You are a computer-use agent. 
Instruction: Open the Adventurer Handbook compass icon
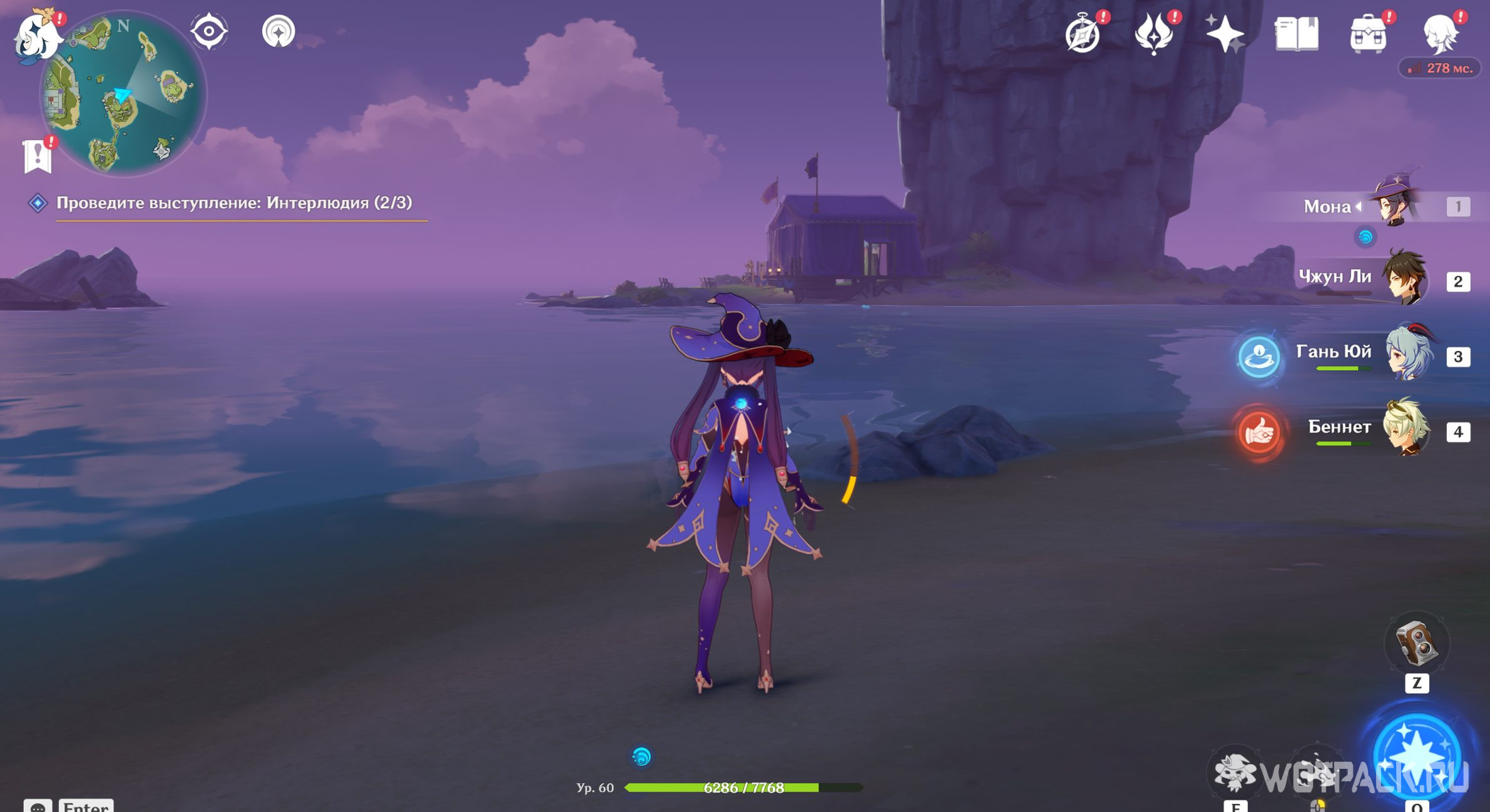pyautogui.click(x=1083, y=34)
